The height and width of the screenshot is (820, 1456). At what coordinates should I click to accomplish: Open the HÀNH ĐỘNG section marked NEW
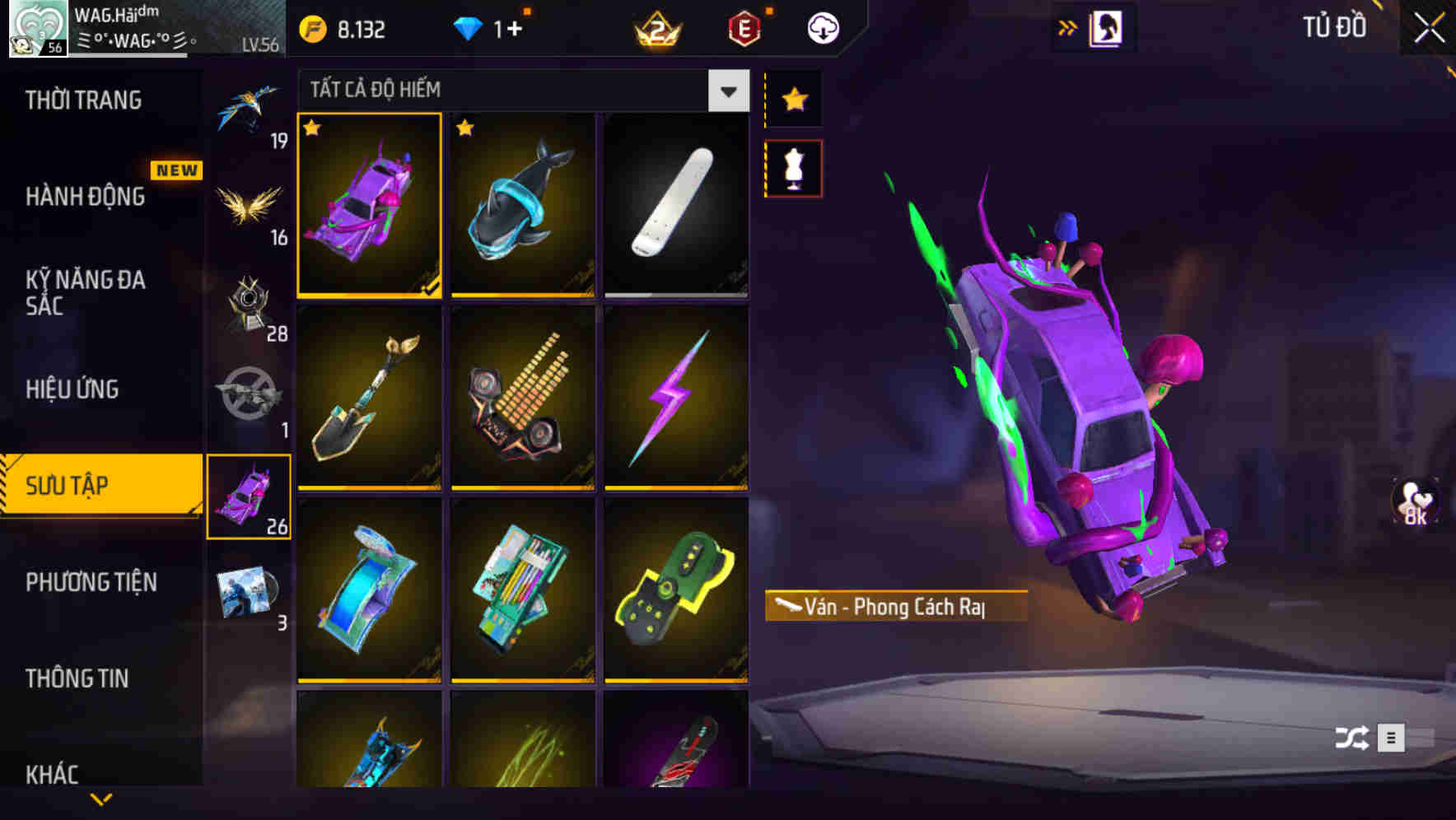pyautogui.click(x=87, y=197)
